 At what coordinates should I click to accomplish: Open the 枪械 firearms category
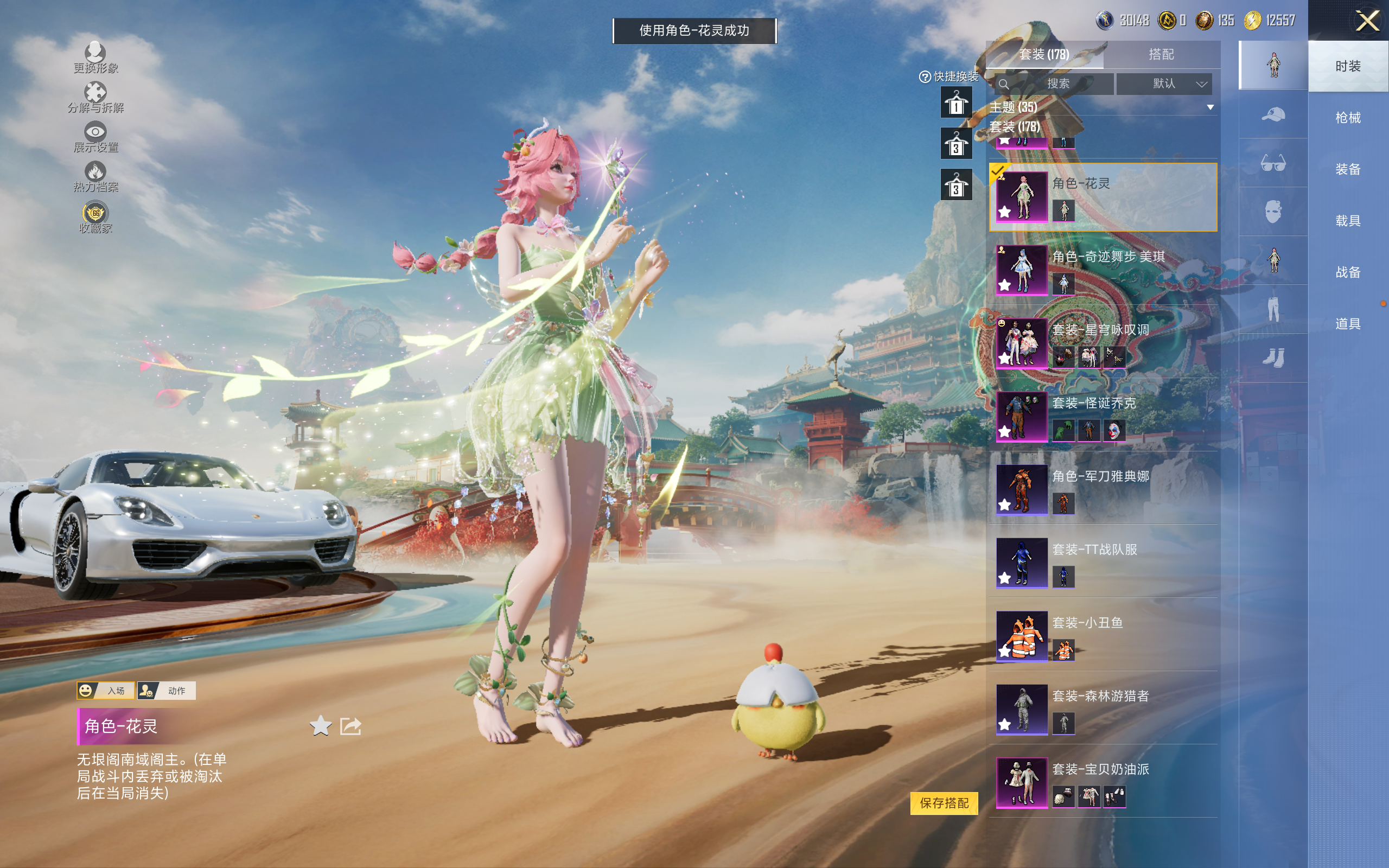(x=1348, y=118)
